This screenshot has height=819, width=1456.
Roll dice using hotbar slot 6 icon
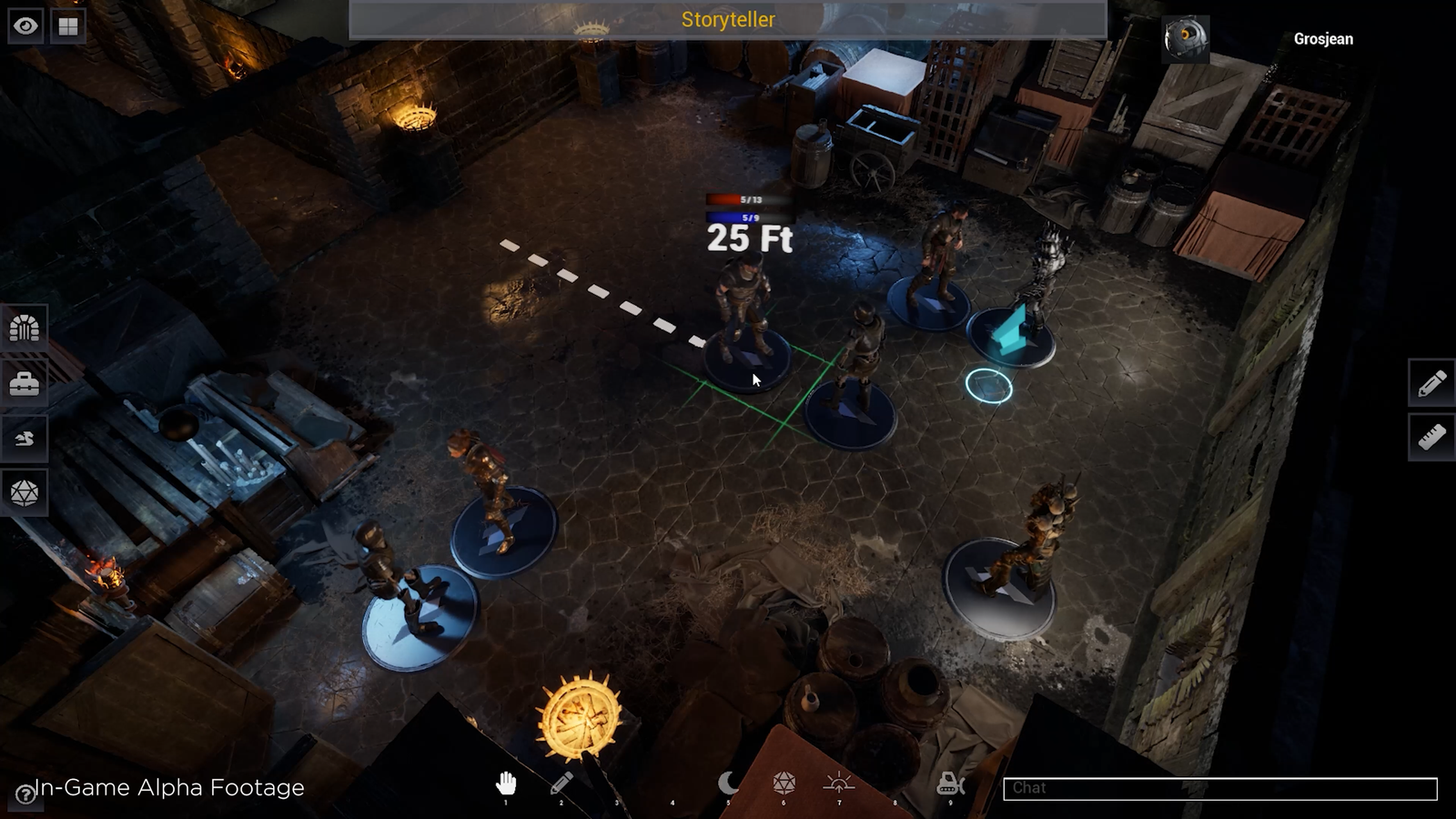[784, 783]
